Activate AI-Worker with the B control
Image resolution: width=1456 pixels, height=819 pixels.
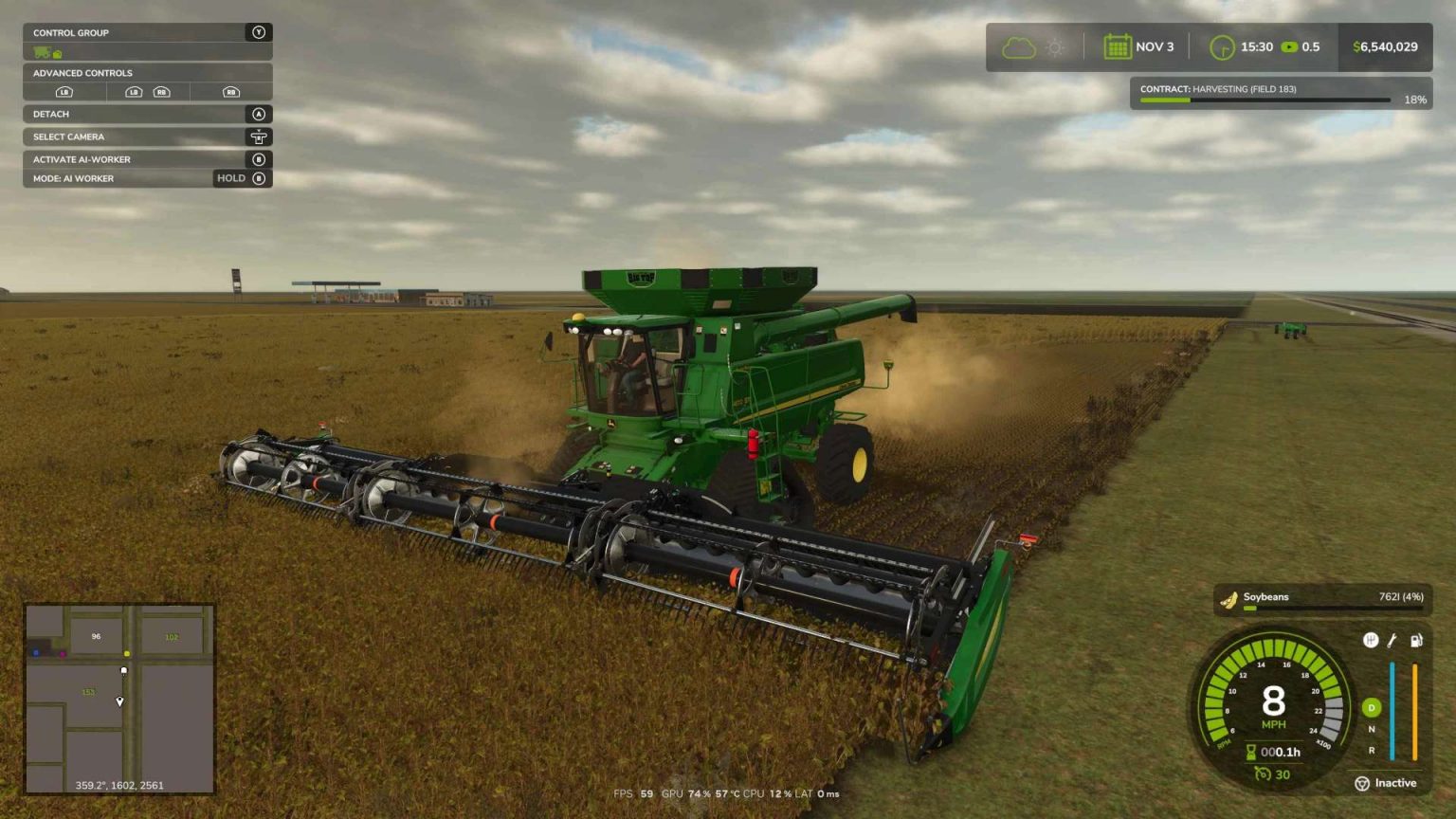(147, 159)
